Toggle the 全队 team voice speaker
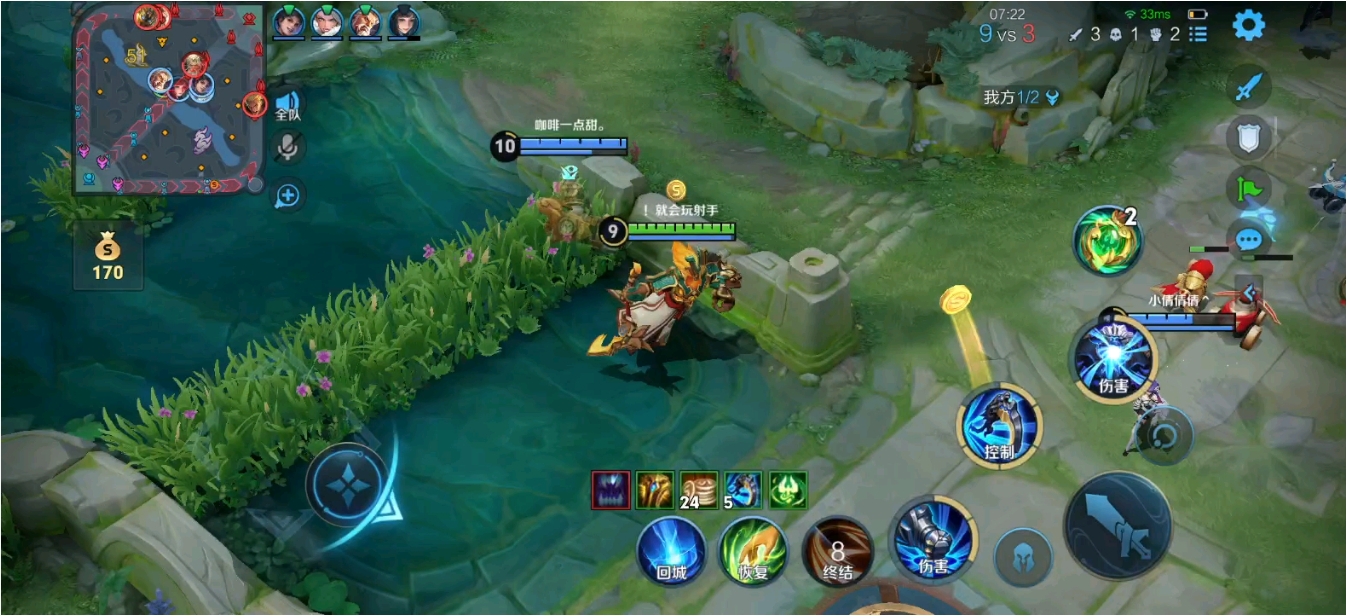The height and width of the screenshot is (616, 1347). (288, 104)
